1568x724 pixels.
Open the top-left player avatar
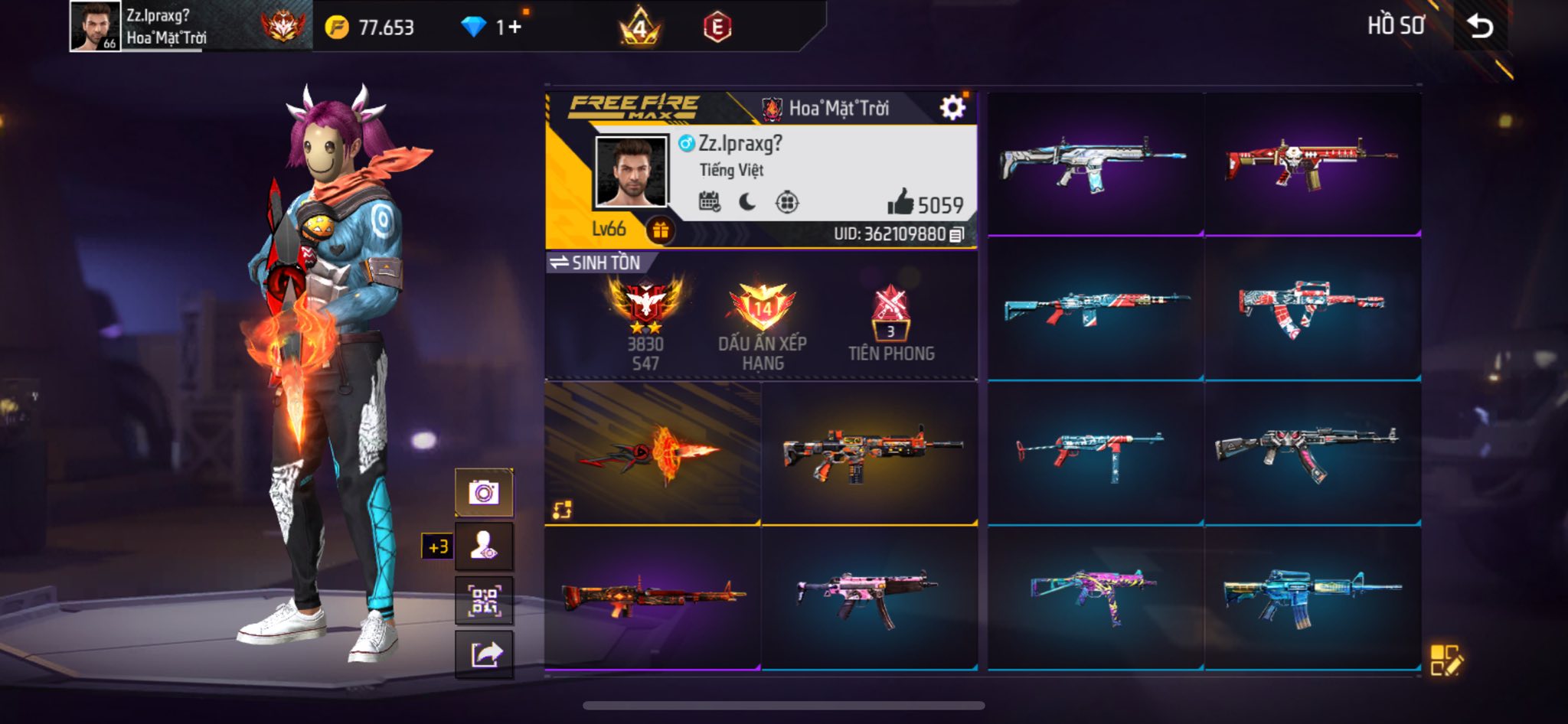(95, 26)
